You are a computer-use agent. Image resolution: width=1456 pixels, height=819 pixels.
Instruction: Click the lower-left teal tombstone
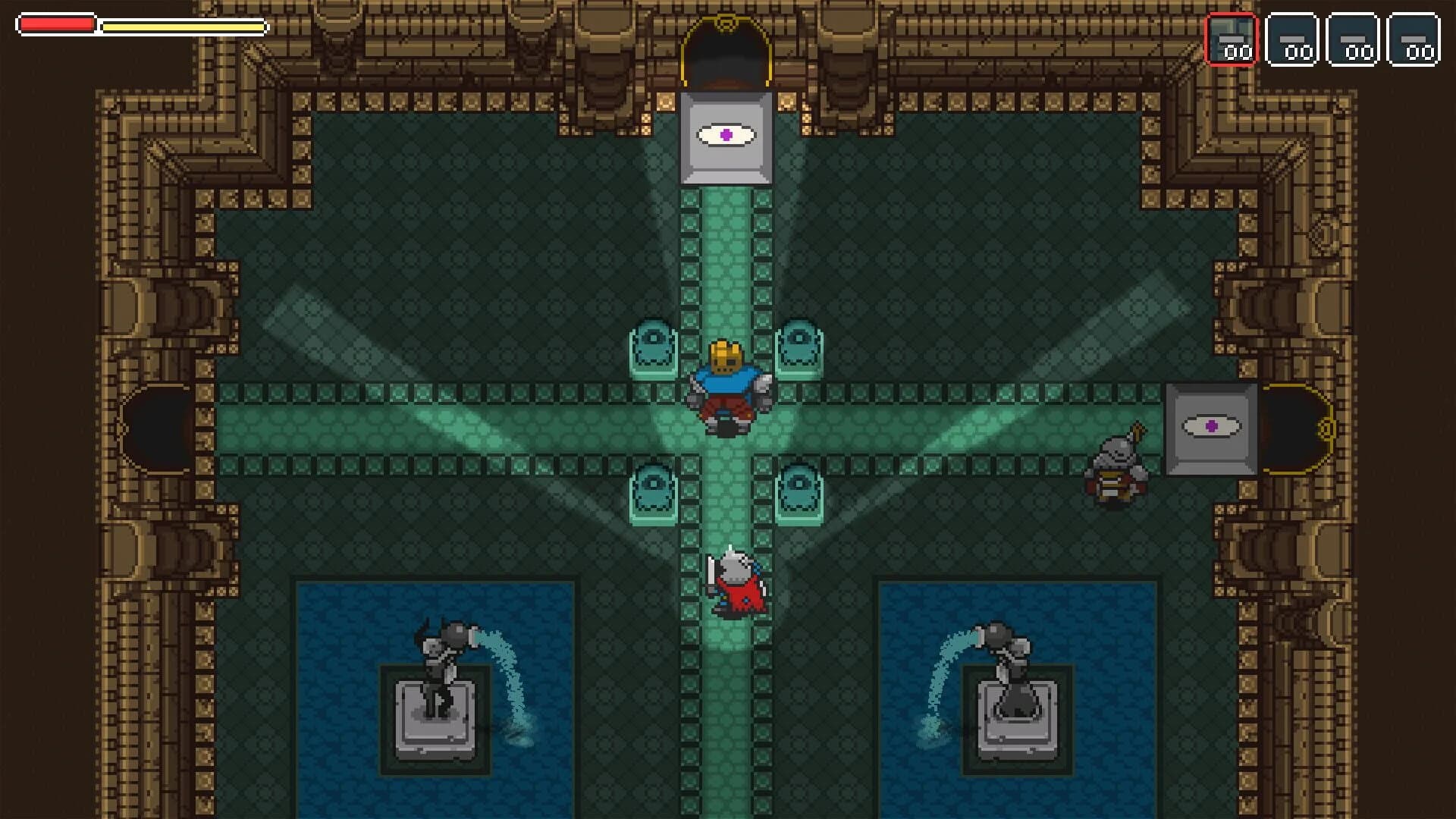(x=654, y=493)
